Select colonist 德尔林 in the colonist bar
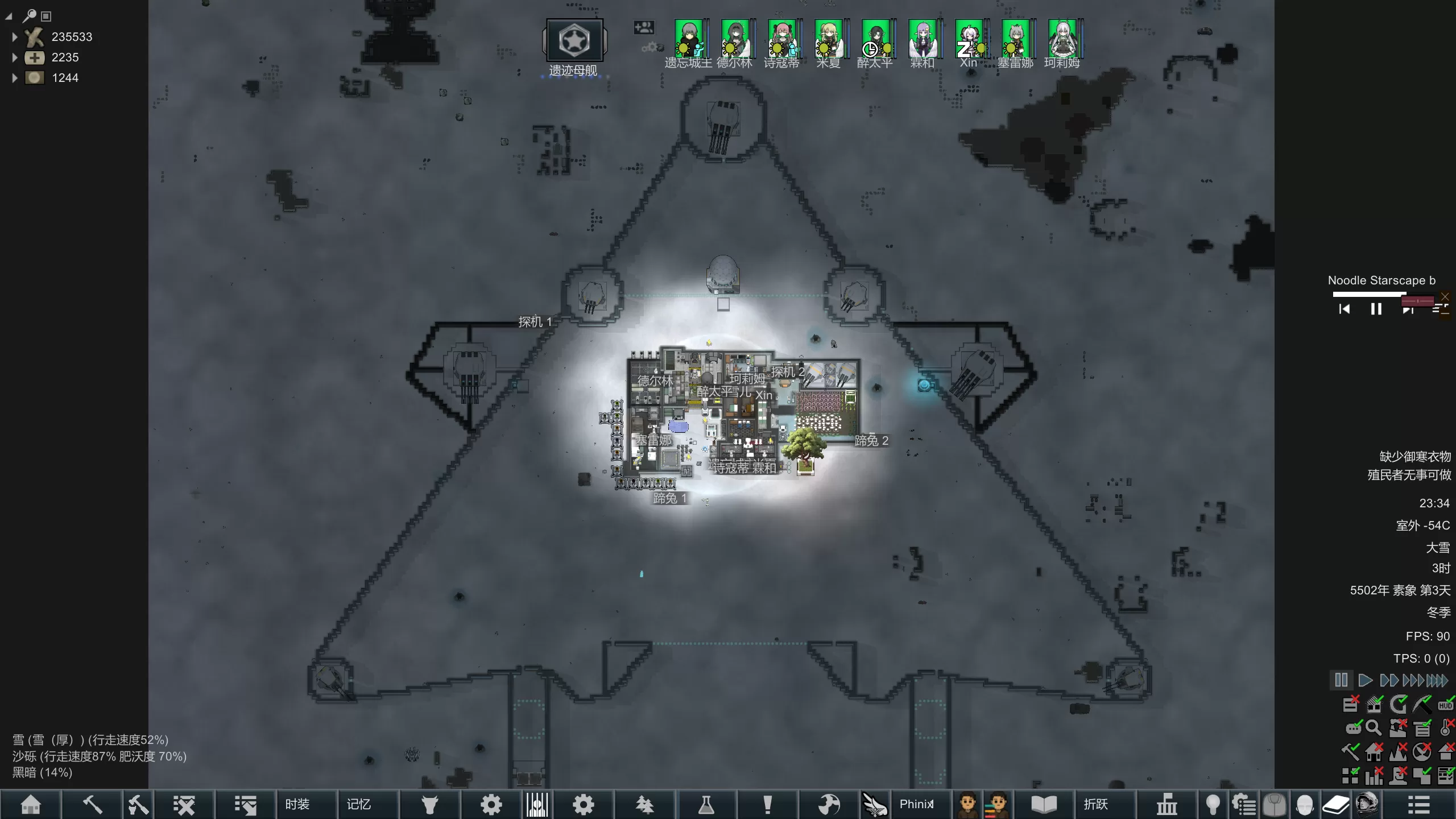Viewport: 1456px width, 819px height. [735, 39]
